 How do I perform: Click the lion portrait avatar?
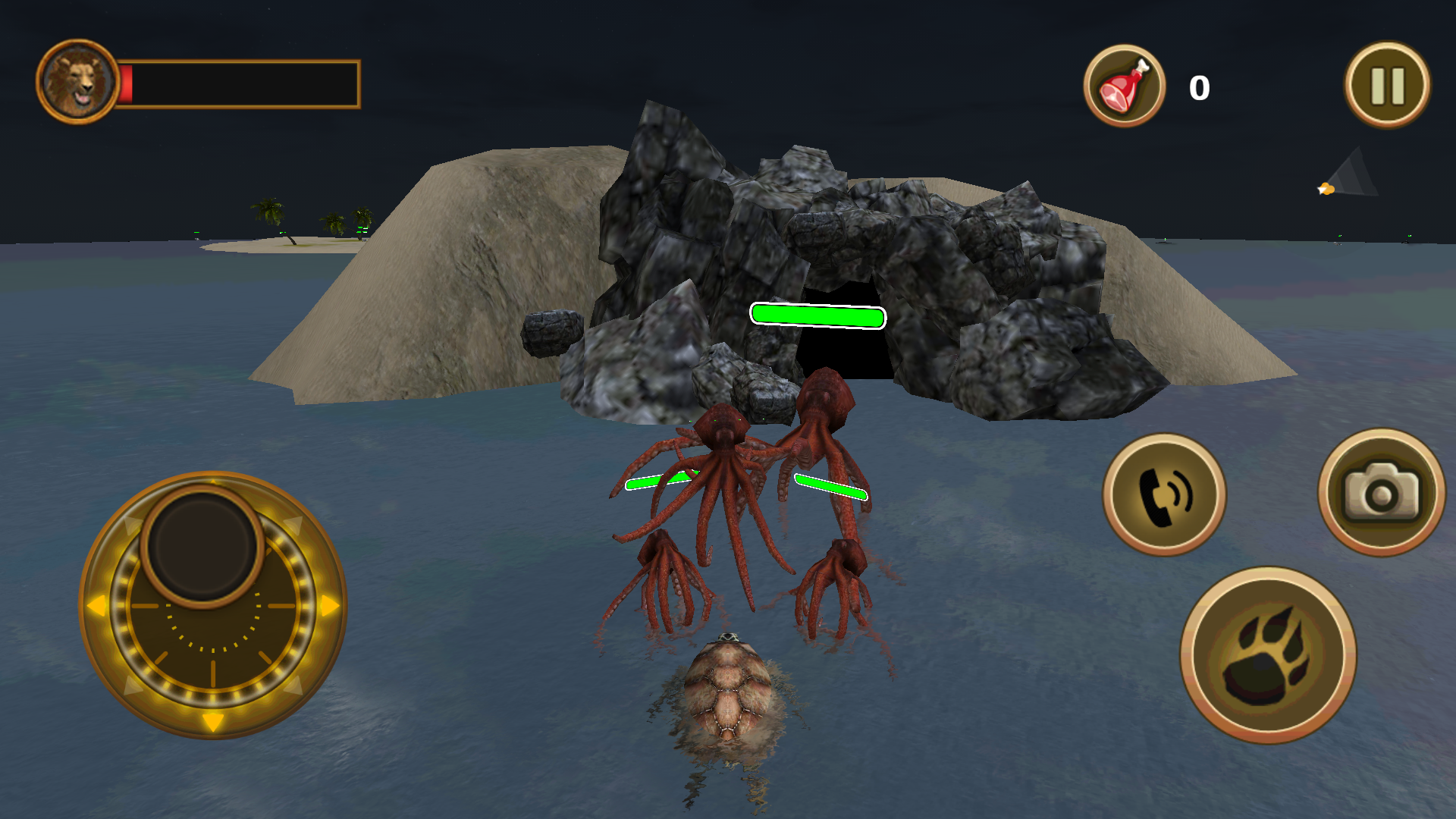click(78, 77)
